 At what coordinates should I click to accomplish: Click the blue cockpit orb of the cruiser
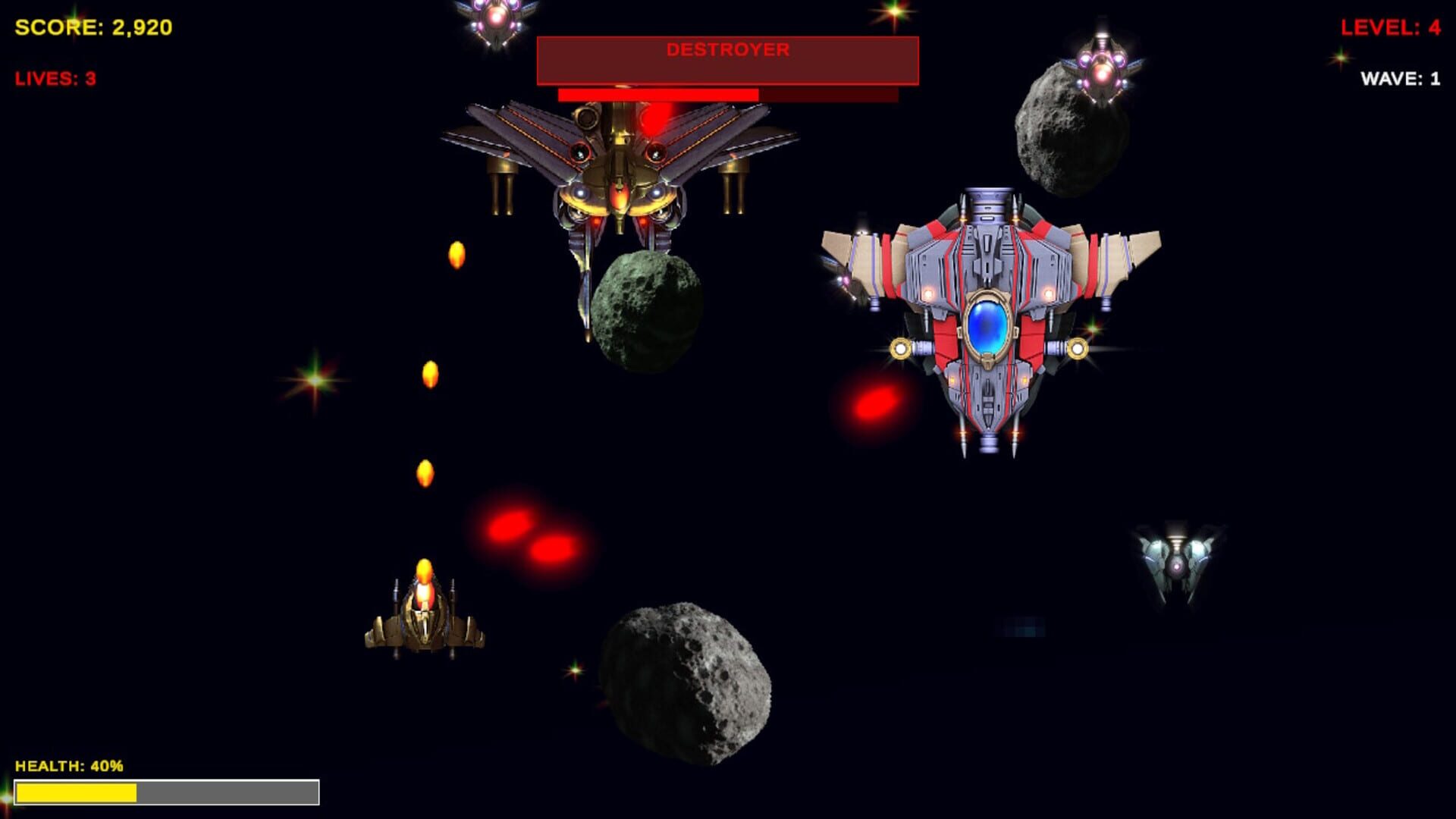tap(988, 328)
